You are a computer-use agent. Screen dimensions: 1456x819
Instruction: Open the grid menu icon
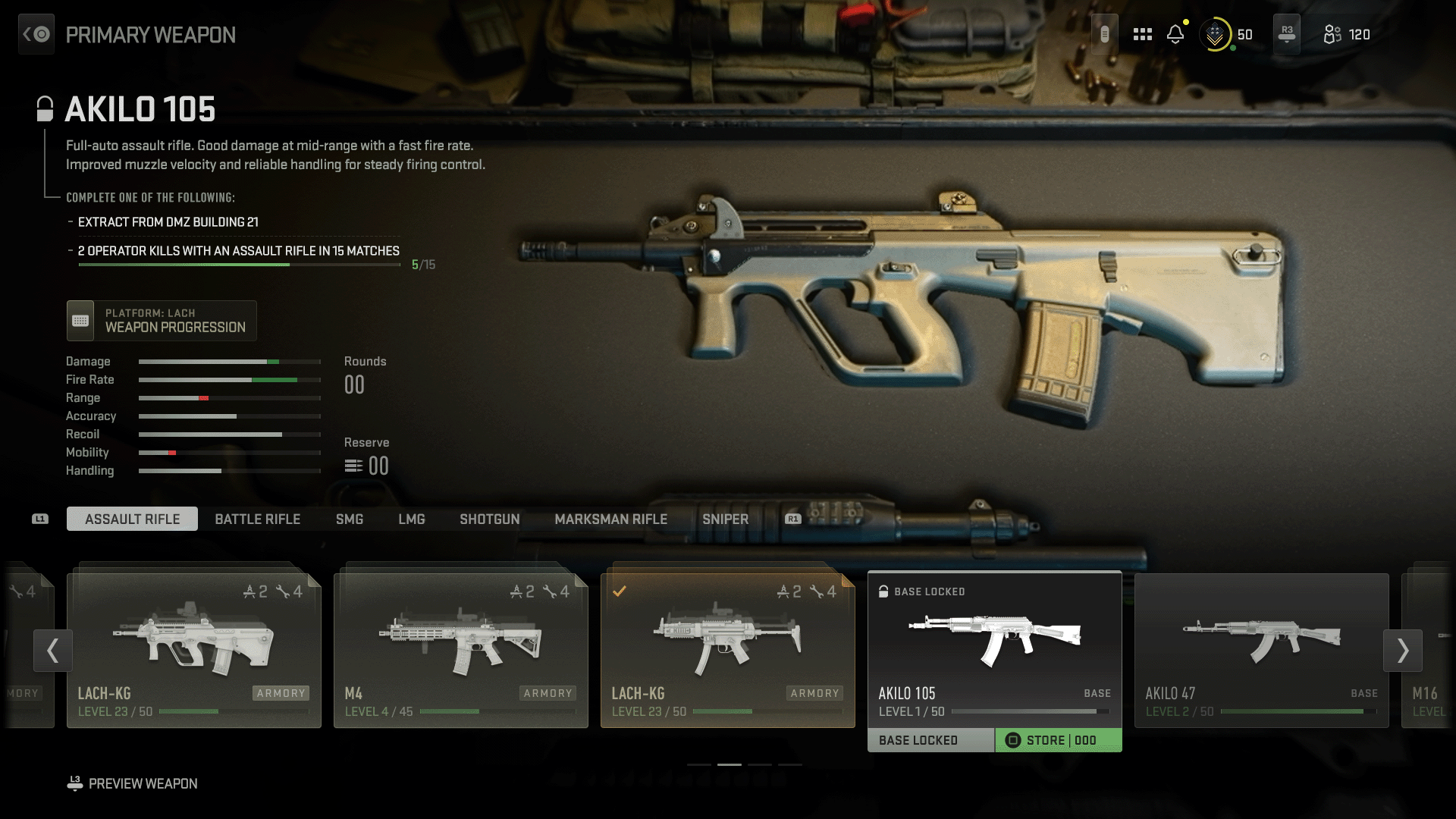(x=1142, y=34)
